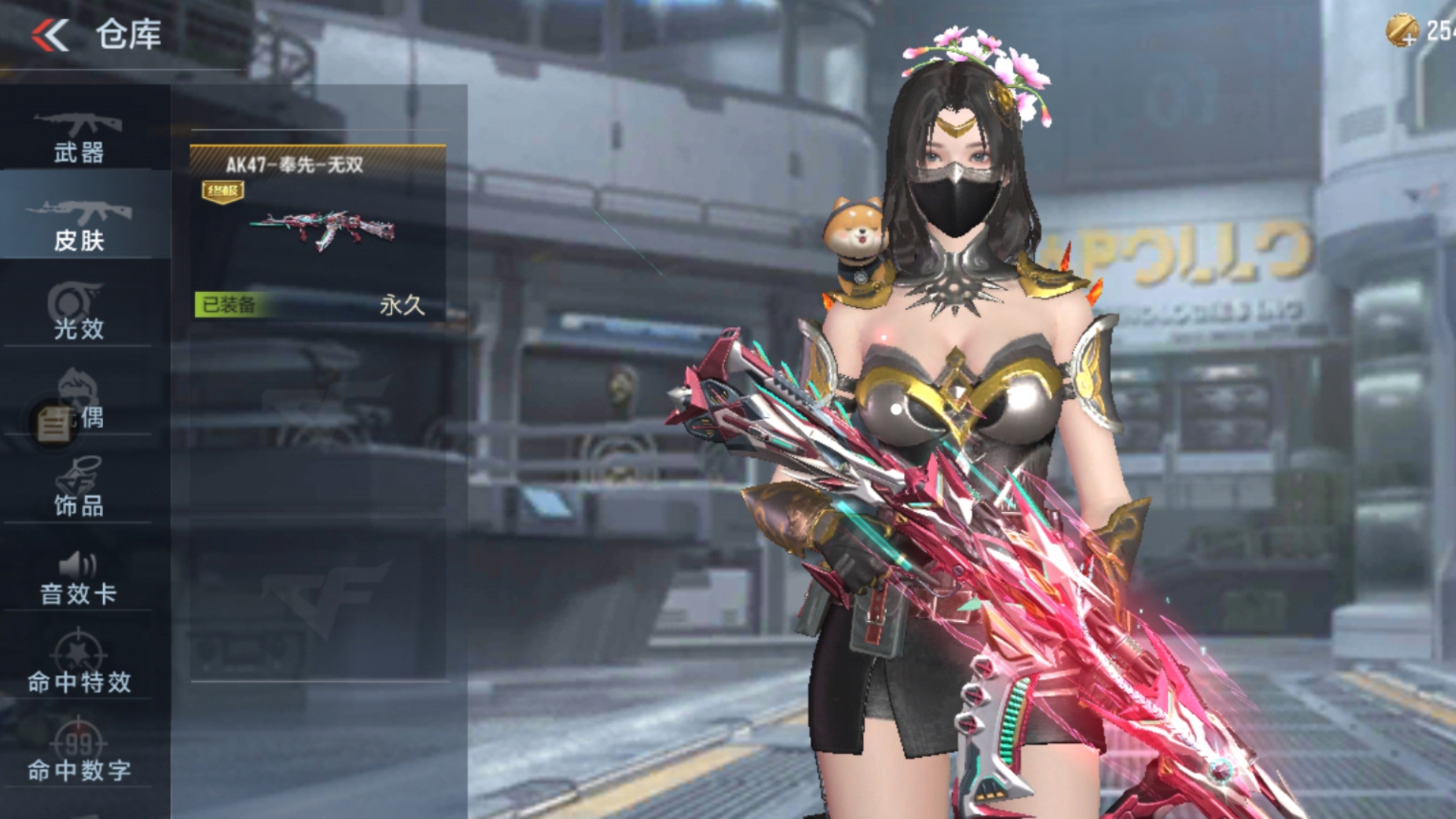
Task: Go back using the red arrow button
Action: pyautogui.click(x=50, y=35)
